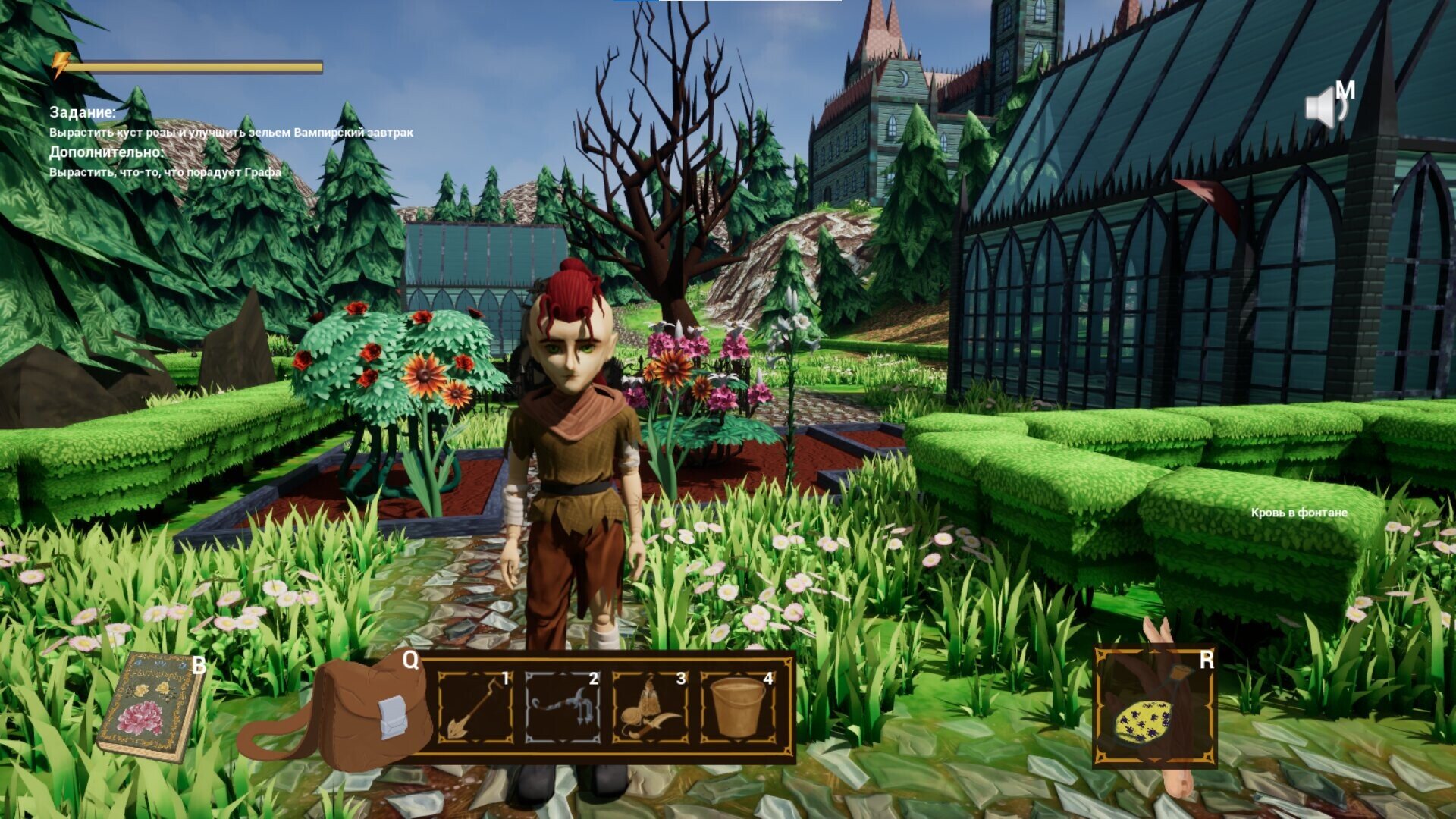The height and width of the screenshot is (819, 1456).
Task: Choose the seed pouch and sickle slot
Action: [650, 708]
